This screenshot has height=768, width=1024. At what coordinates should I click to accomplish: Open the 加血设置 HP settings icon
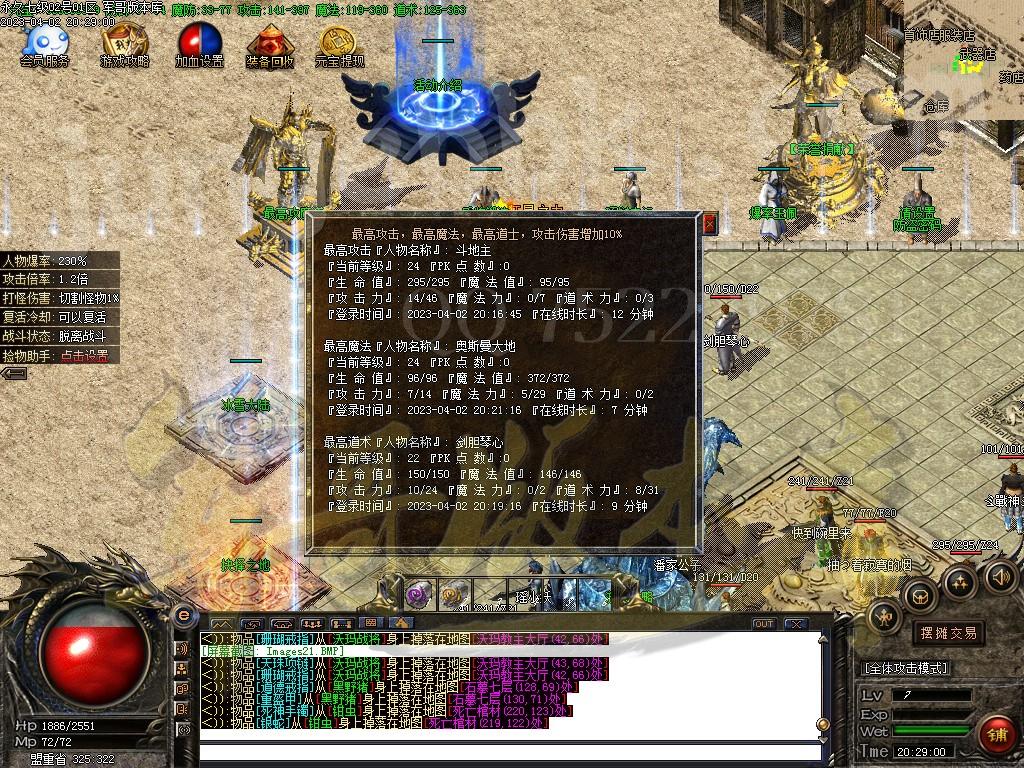tap(199, 44)
